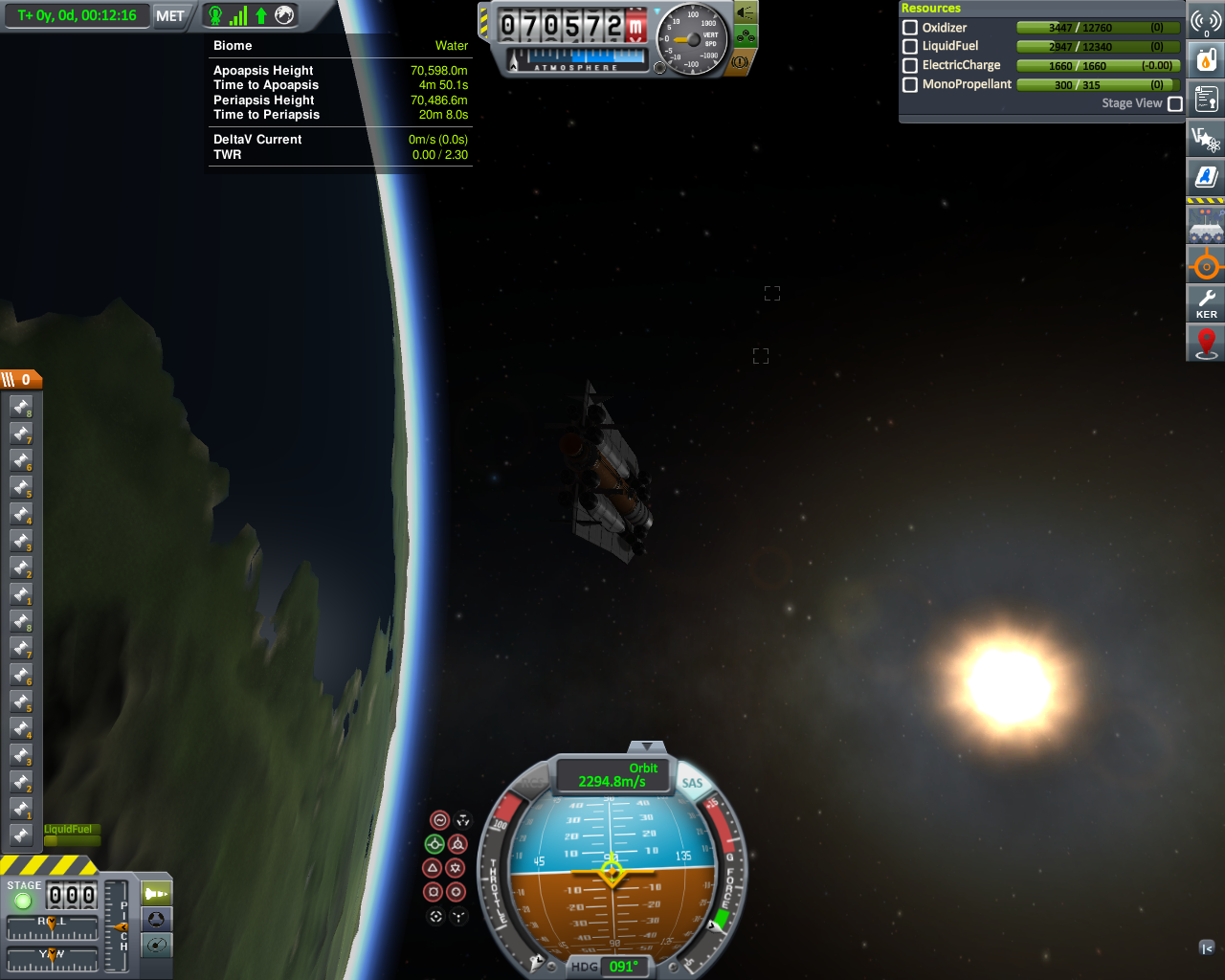
Task: Enable the Stage View checkbox
Action: pyautogui.click(x=1175, y=103)
